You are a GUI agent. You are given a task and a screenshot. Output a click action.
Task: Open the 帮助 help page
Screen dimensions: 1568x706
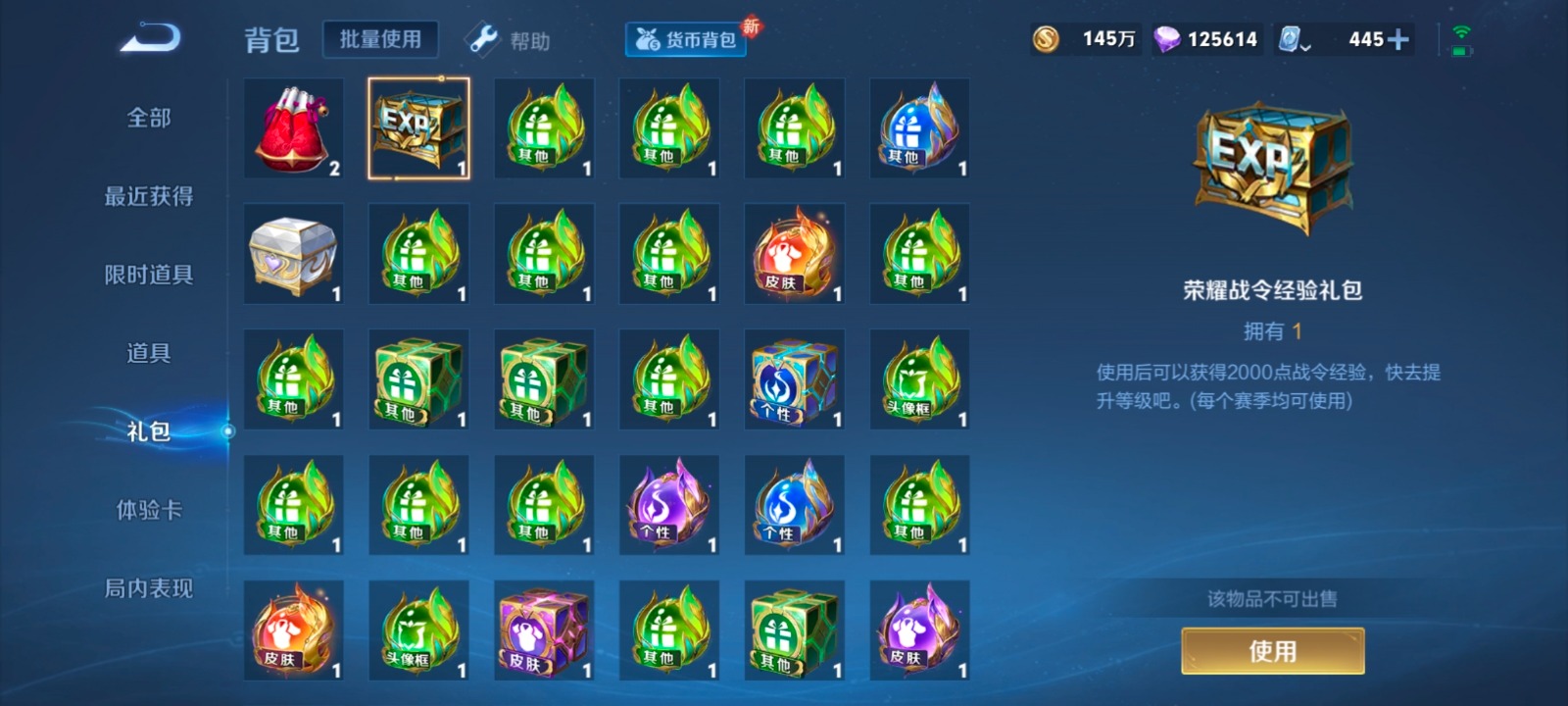click(x=509, y=40)
